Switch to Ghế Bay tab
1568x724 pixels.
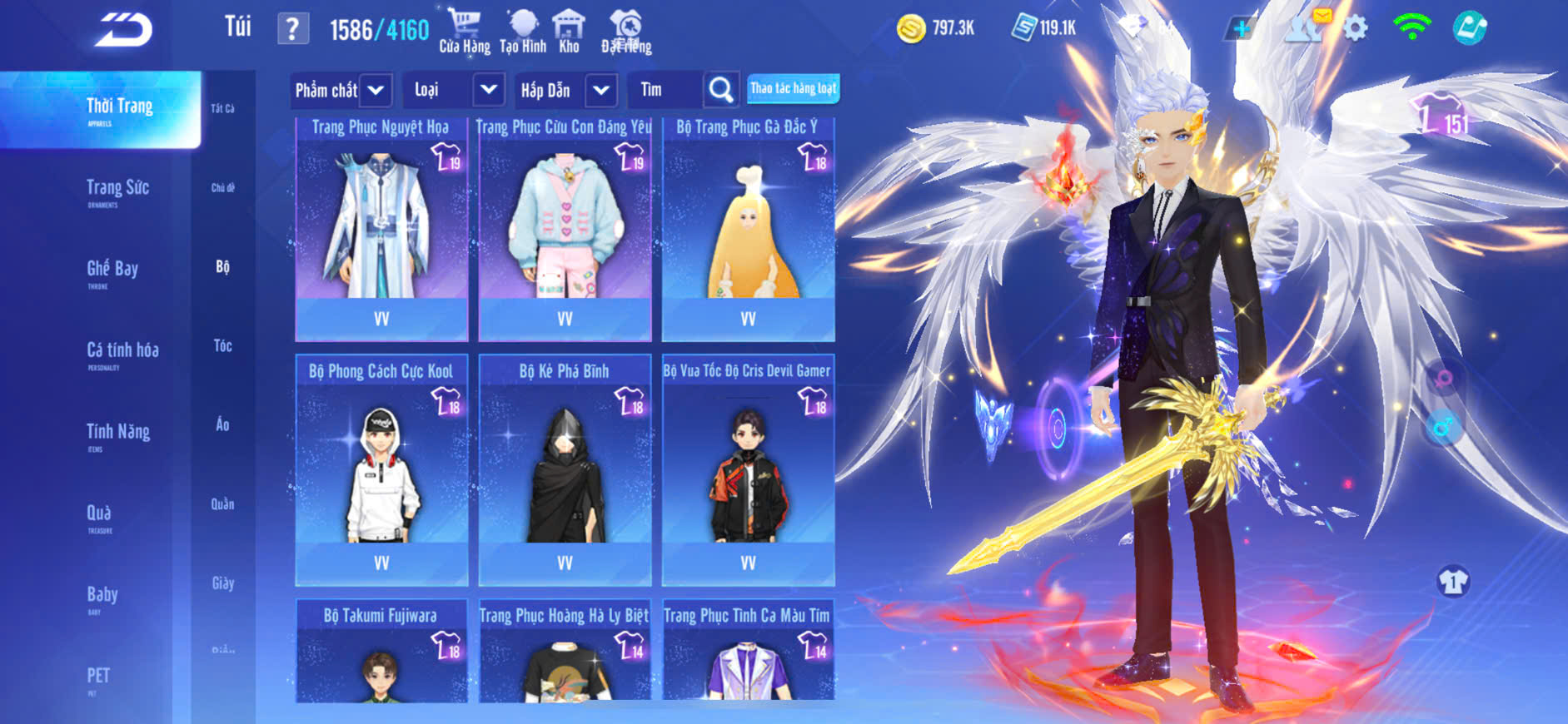click(112, 270)
